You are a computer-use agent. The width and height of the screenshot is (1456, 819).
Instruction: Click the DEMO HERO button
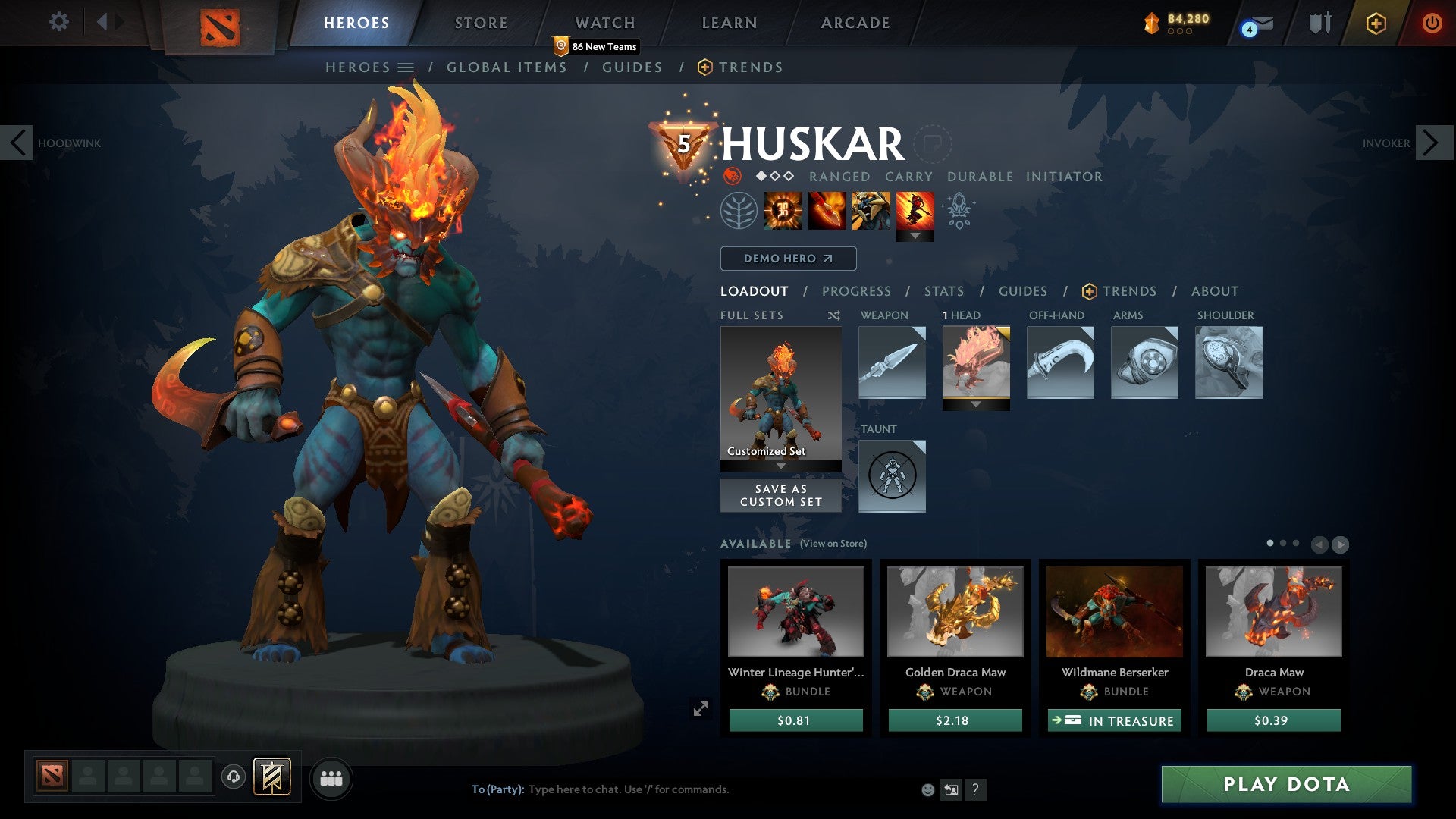788,259
